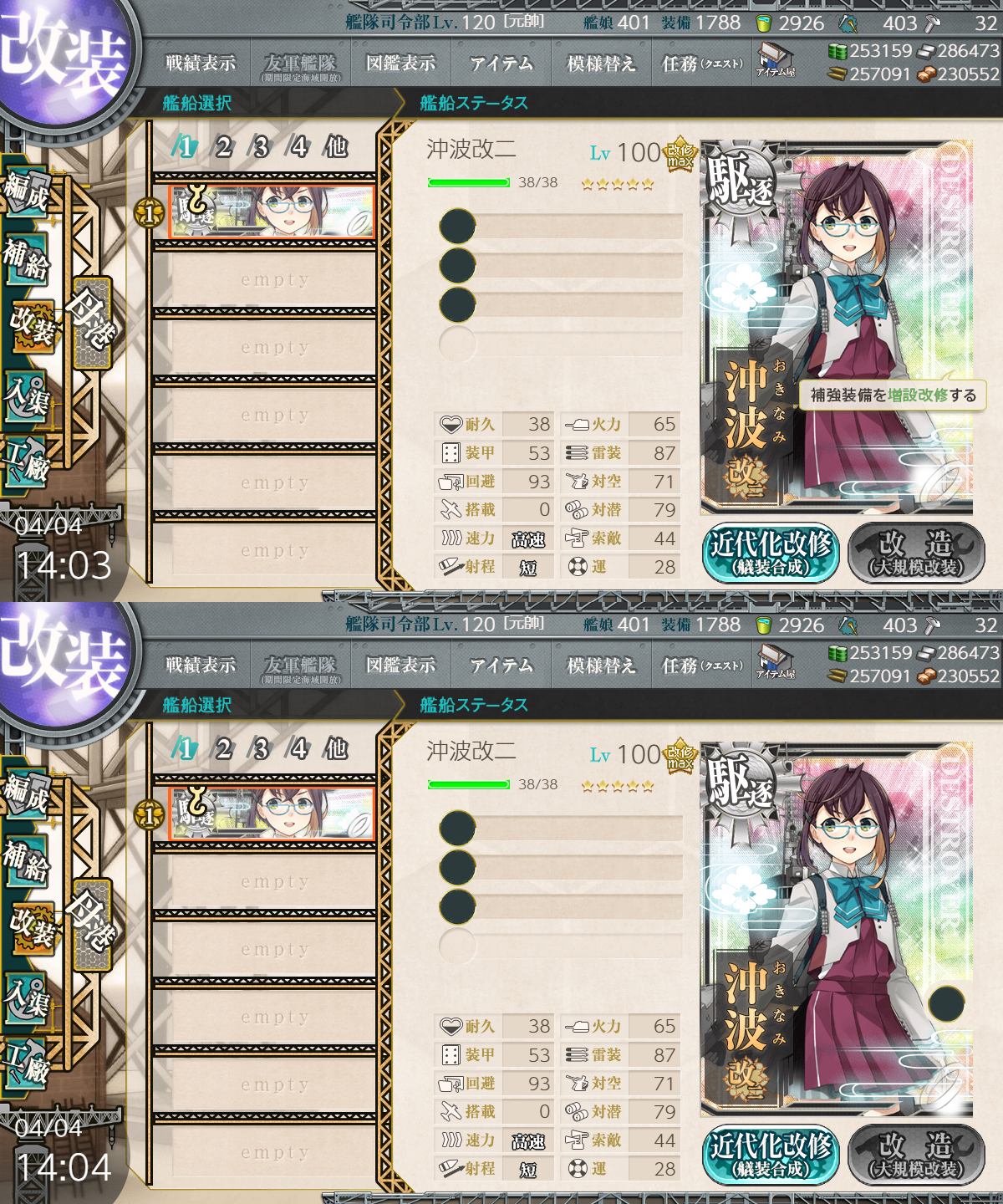Open 任務 quests in the screen timestamped 14:03
The height and width of the screenshot is (1204, 1003).
700,64
